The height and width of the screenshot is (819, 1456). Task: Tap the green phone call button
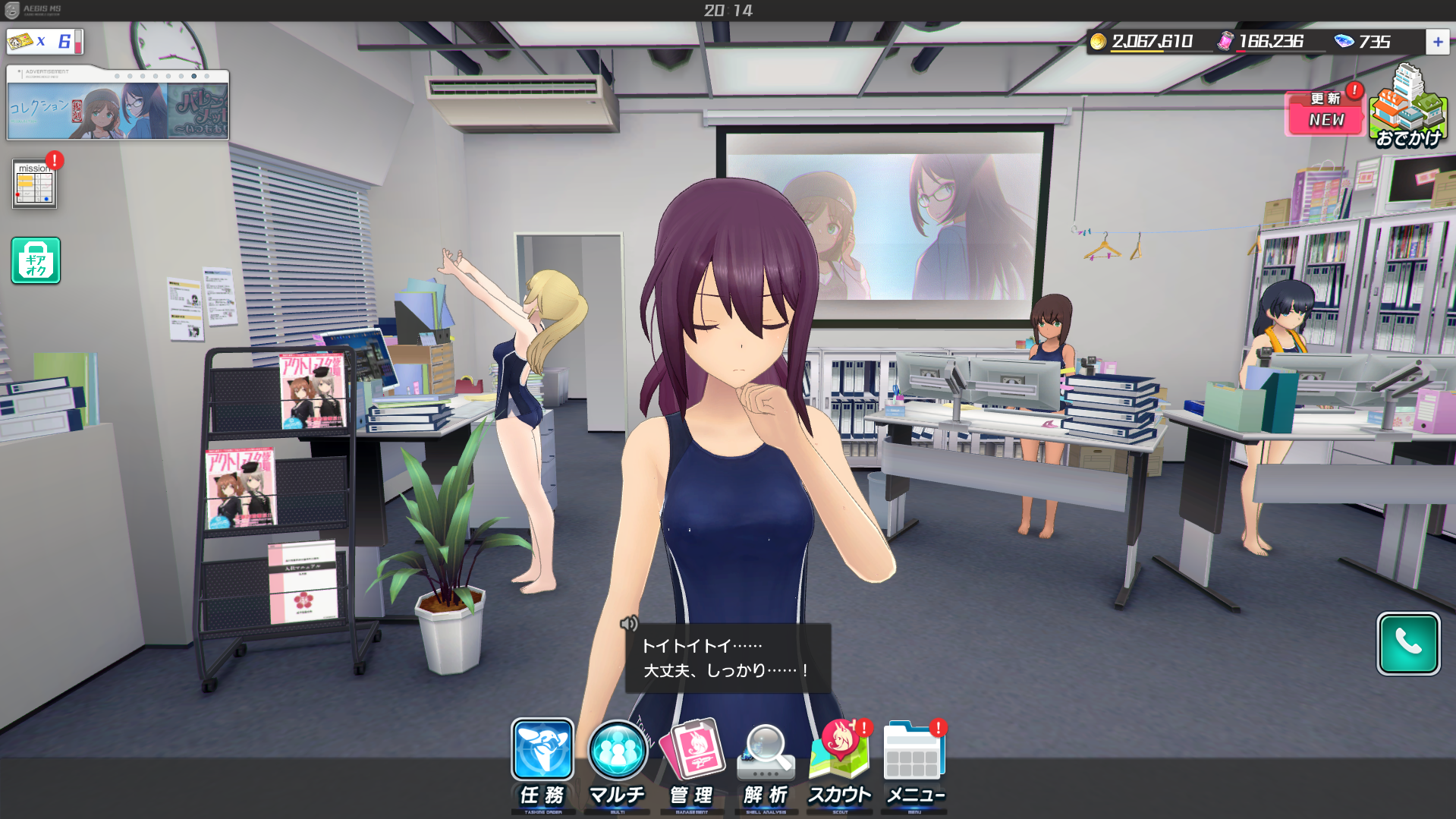[x=1408, y=644]
